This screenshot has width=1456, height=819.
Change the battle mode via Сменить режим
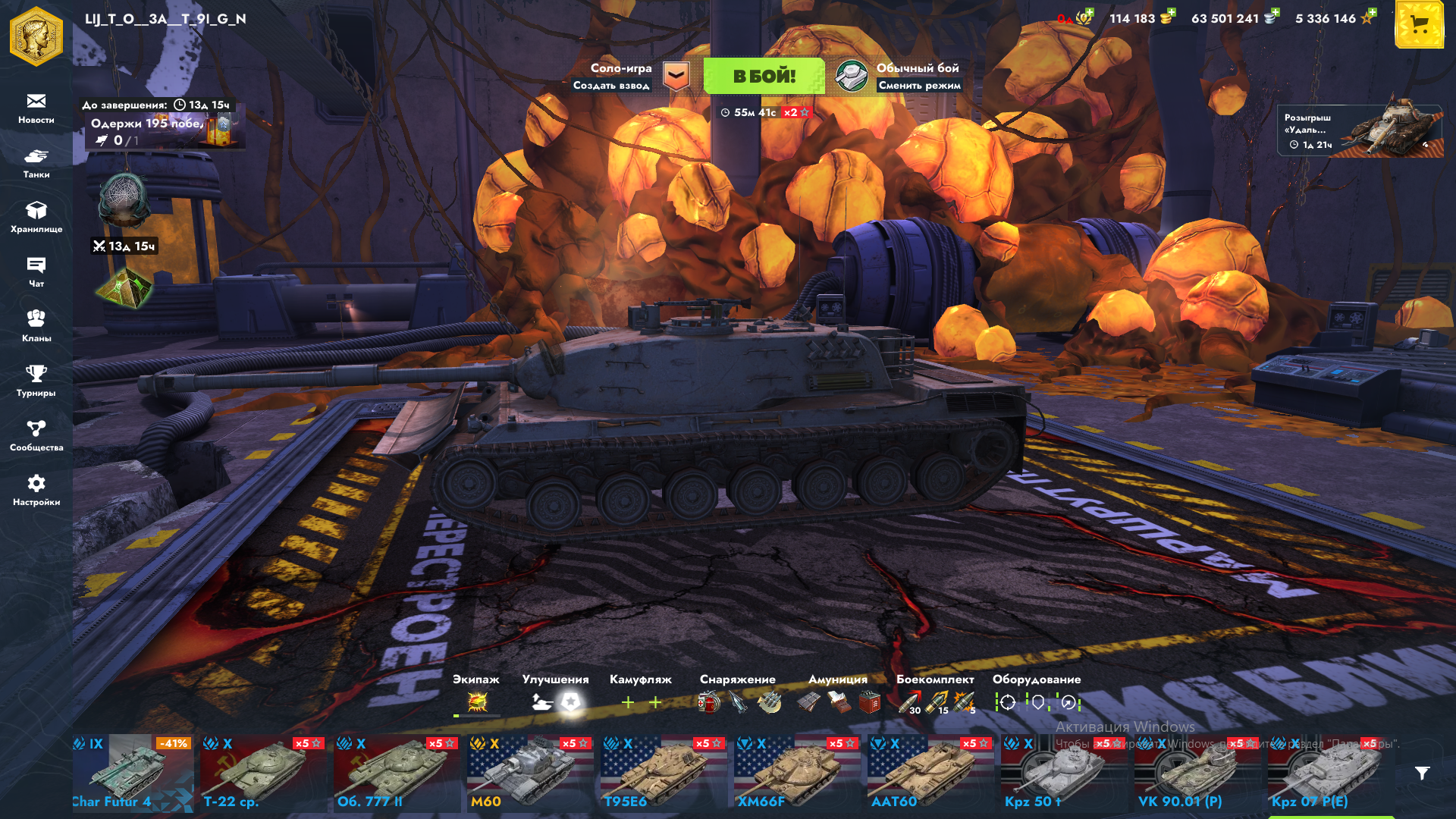click(x=919, y=86)
